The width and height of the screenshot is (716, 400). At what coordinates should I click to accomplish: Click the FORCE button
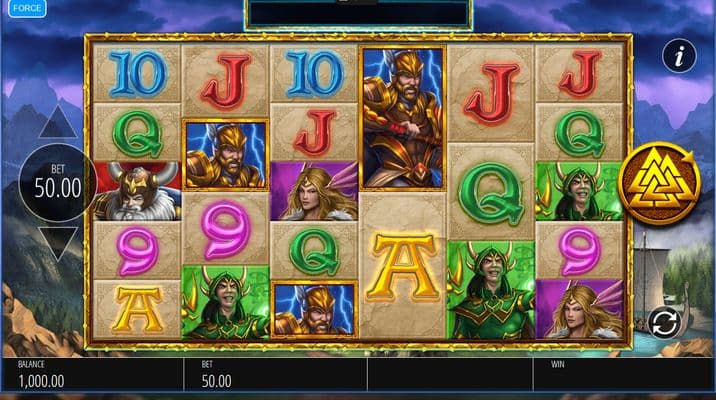[x=28, y=9]
